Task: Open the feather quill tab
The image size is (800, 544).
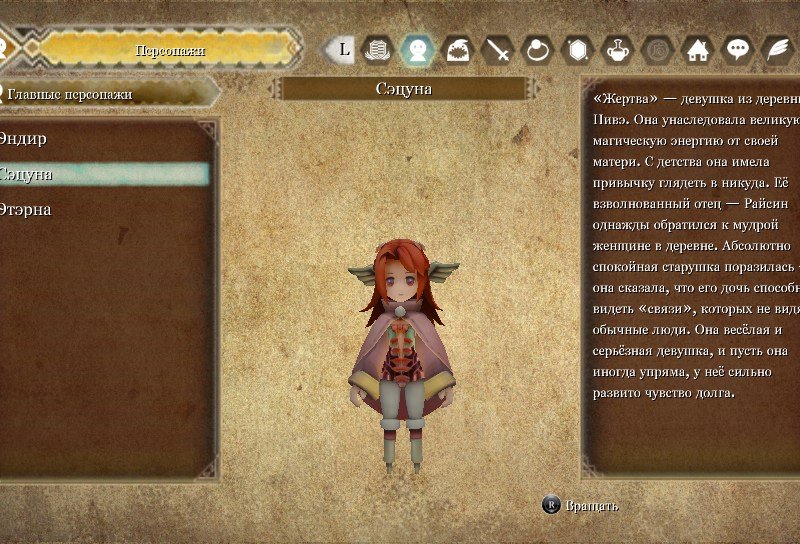Action: [777, 49]
